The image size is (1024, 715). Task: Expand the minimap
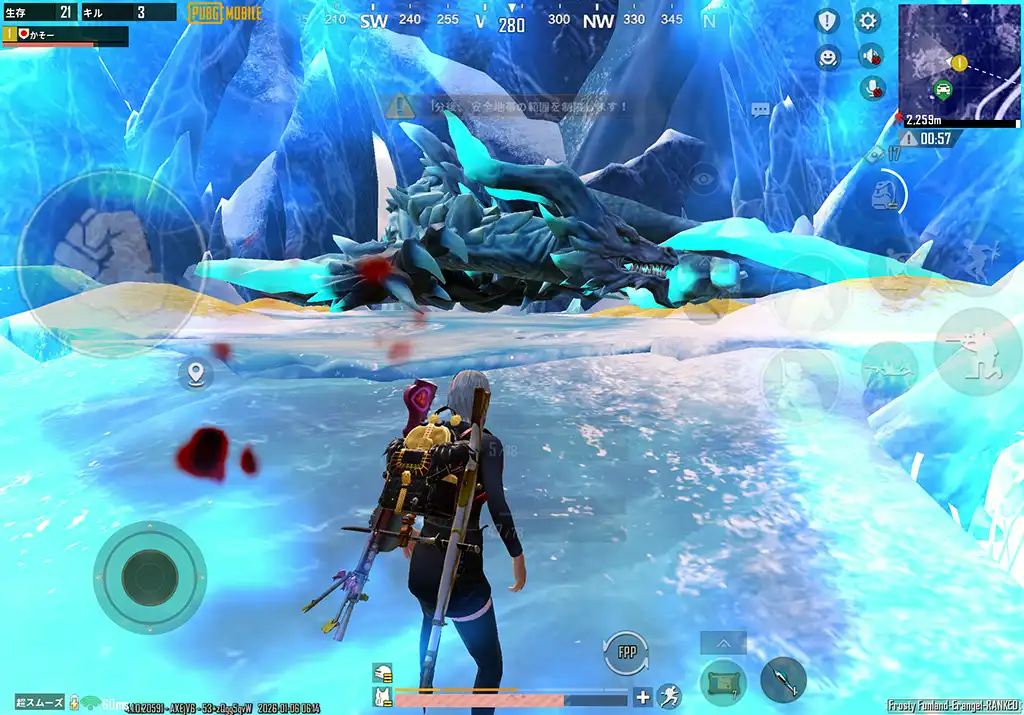pos(958,61)
